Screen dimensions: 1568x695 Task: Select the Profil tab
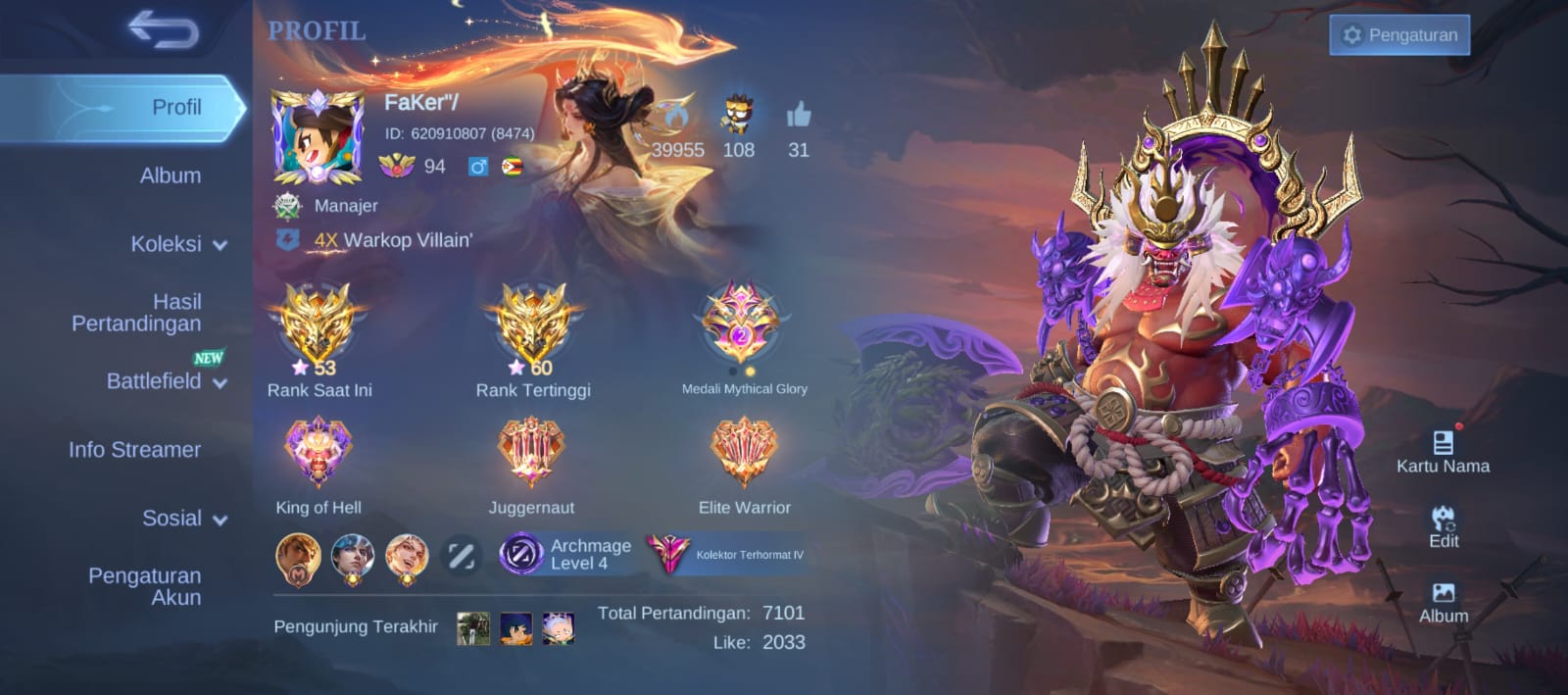[175, 107]
